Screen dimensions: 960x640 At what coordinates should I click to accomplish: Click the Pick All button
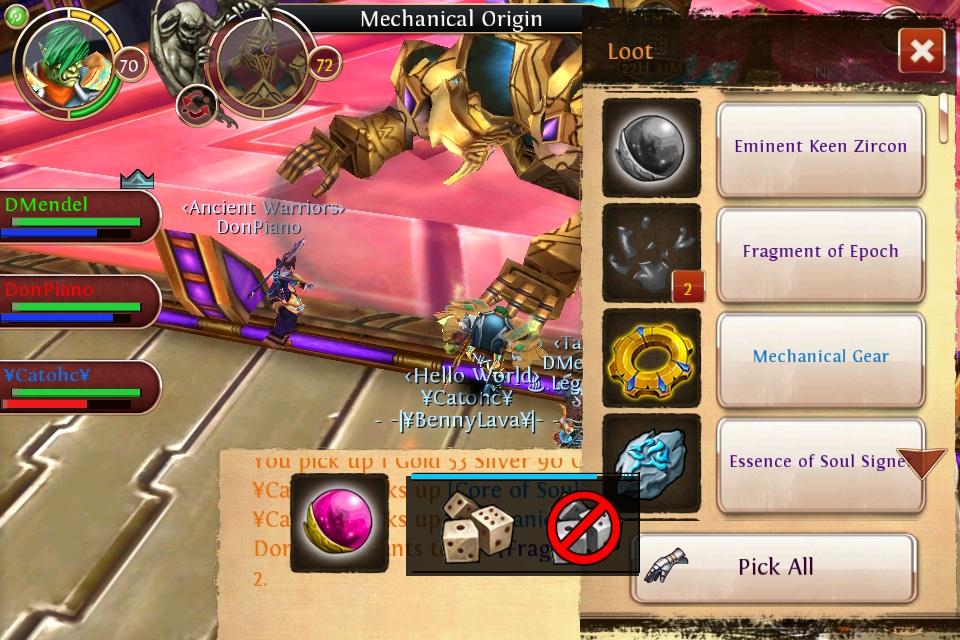click(773, 567)
